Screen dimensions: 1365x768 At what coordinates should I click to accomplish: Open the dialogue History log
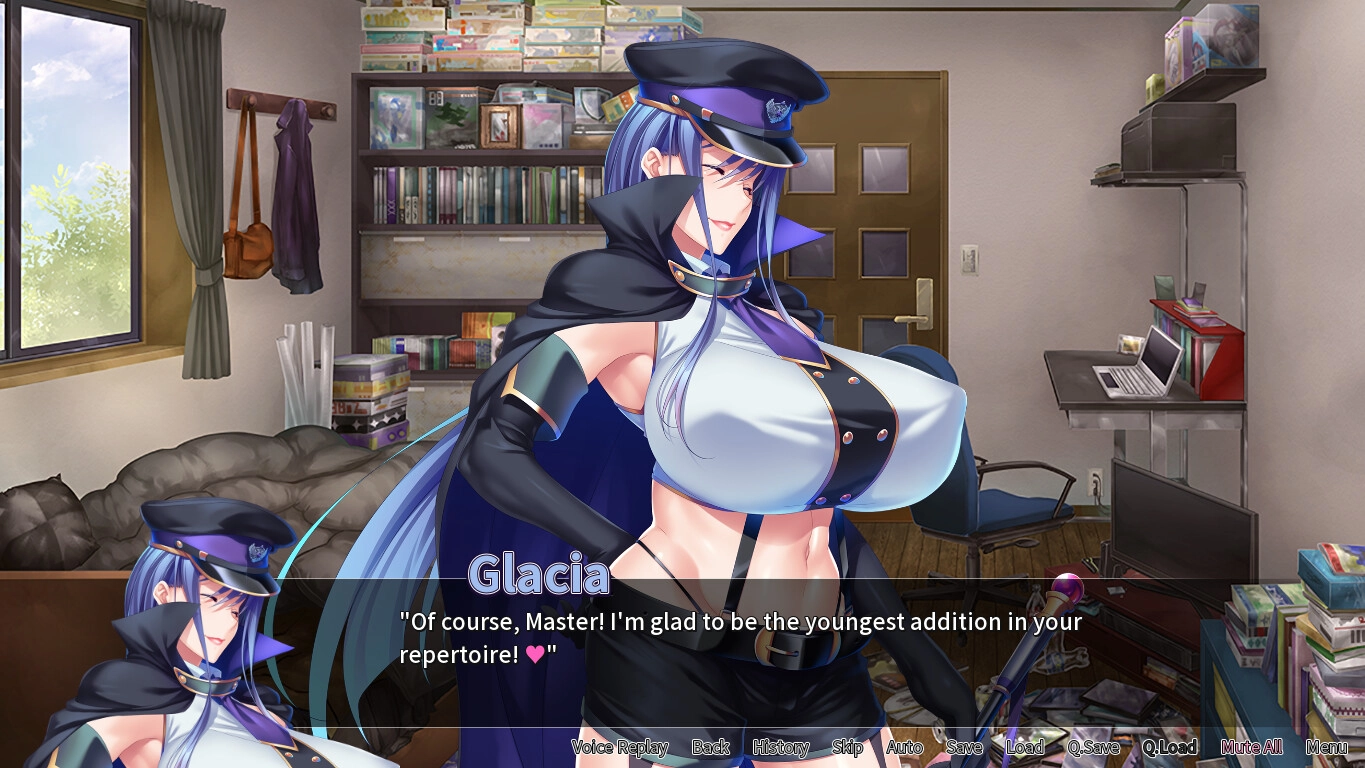point(780,747)
